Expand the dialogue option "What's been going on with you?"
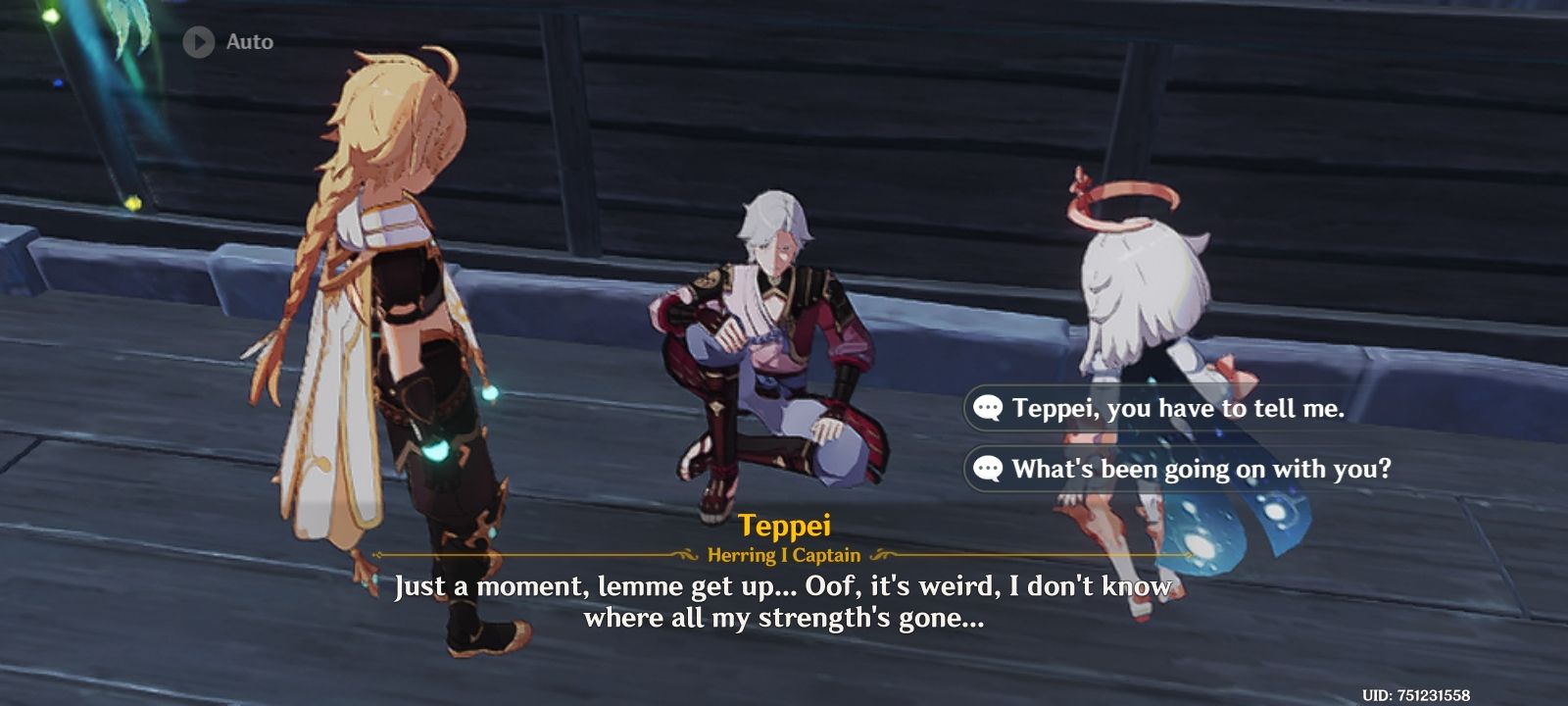Viewport: 1568px width, 706px height. pyautogui.click(x=1205, y=470)
